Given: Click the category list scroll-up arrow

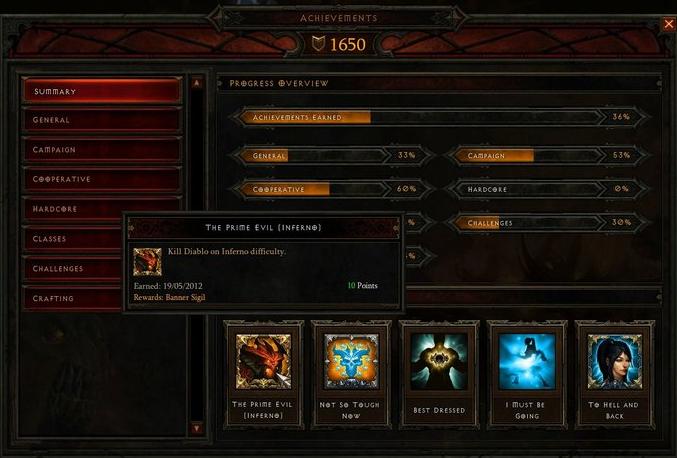Looking at the screenshot, I should coord(197,83).
